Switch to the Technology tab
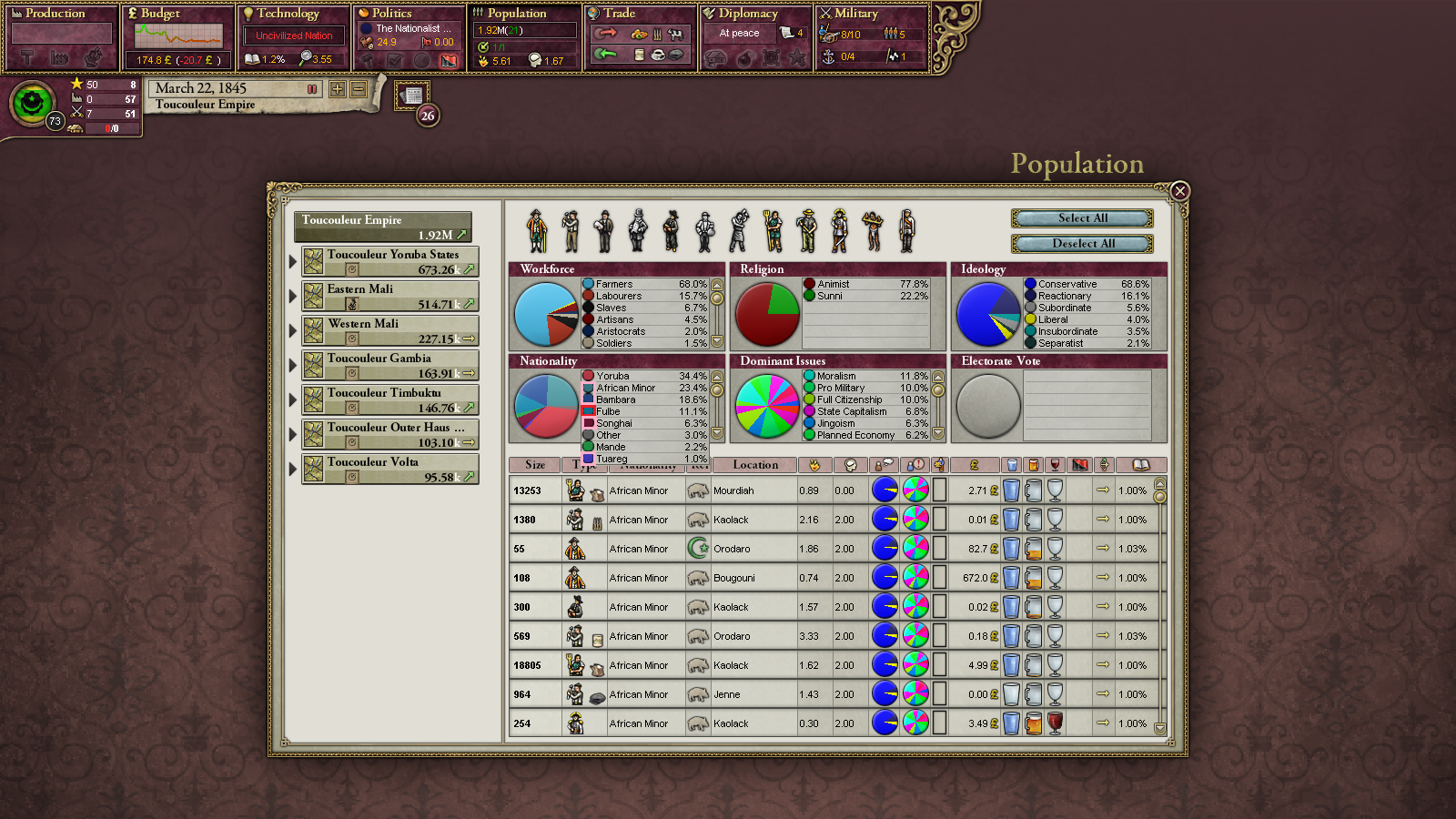 coord(288,14)
